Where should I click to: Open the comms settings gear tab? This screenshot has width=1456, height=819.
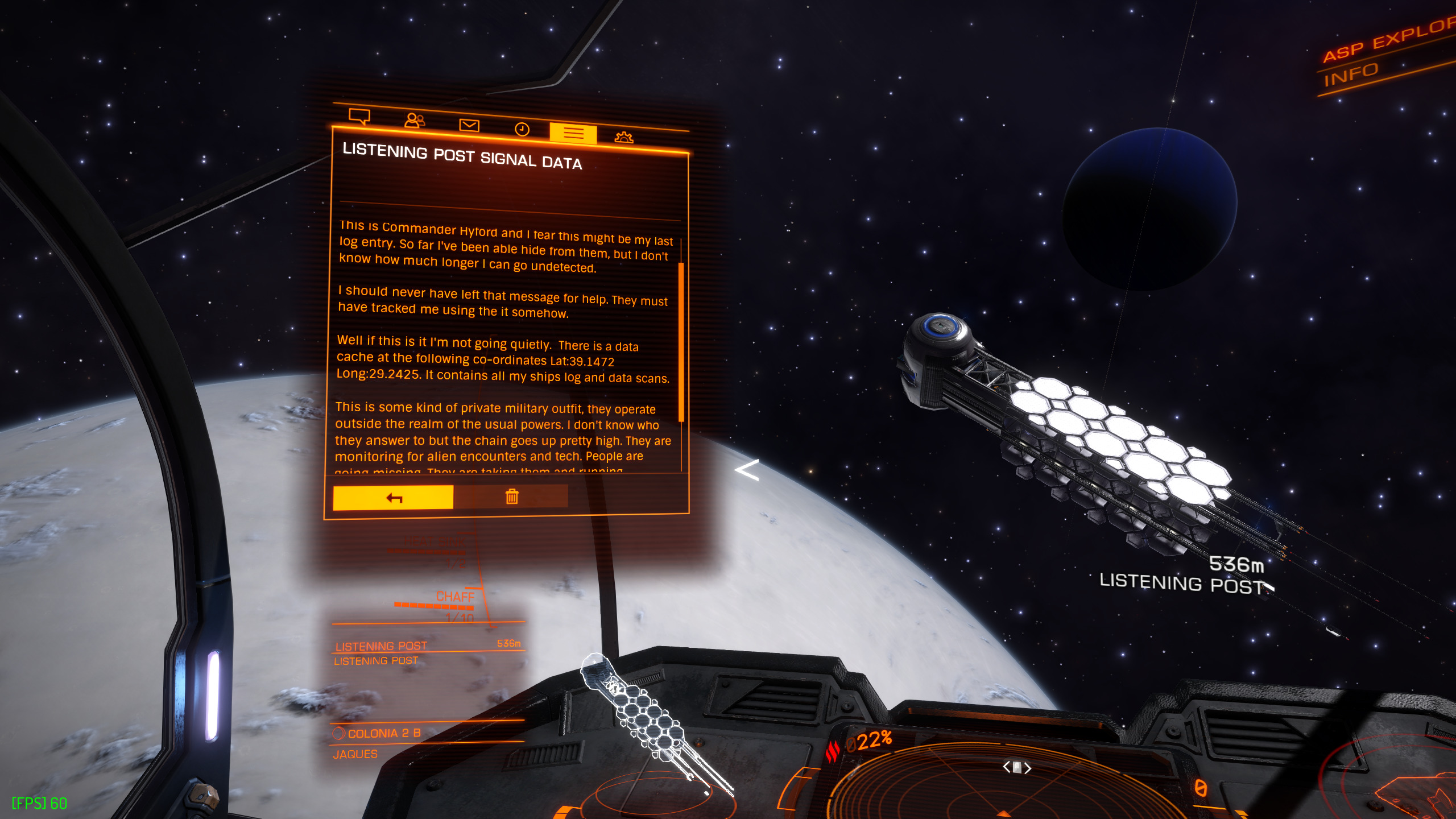624,137
